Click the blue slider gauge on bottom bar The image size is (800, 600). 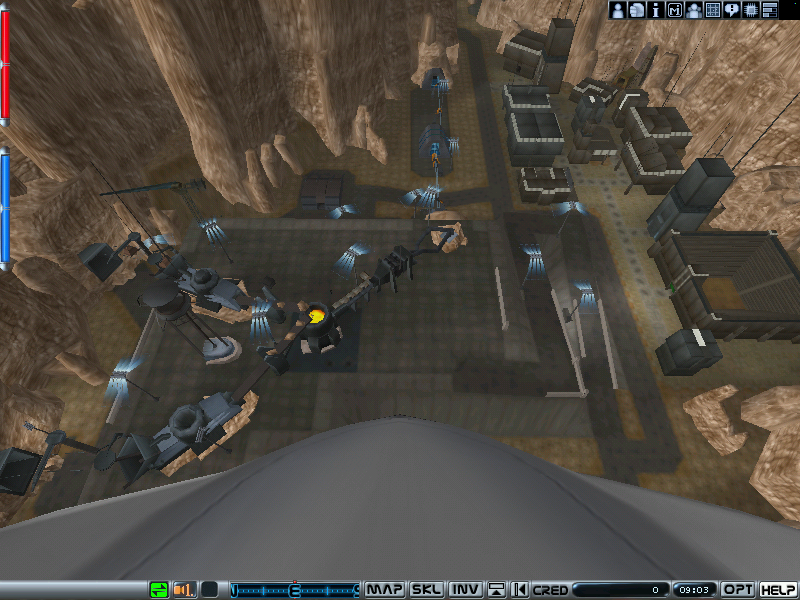(294, 590)
